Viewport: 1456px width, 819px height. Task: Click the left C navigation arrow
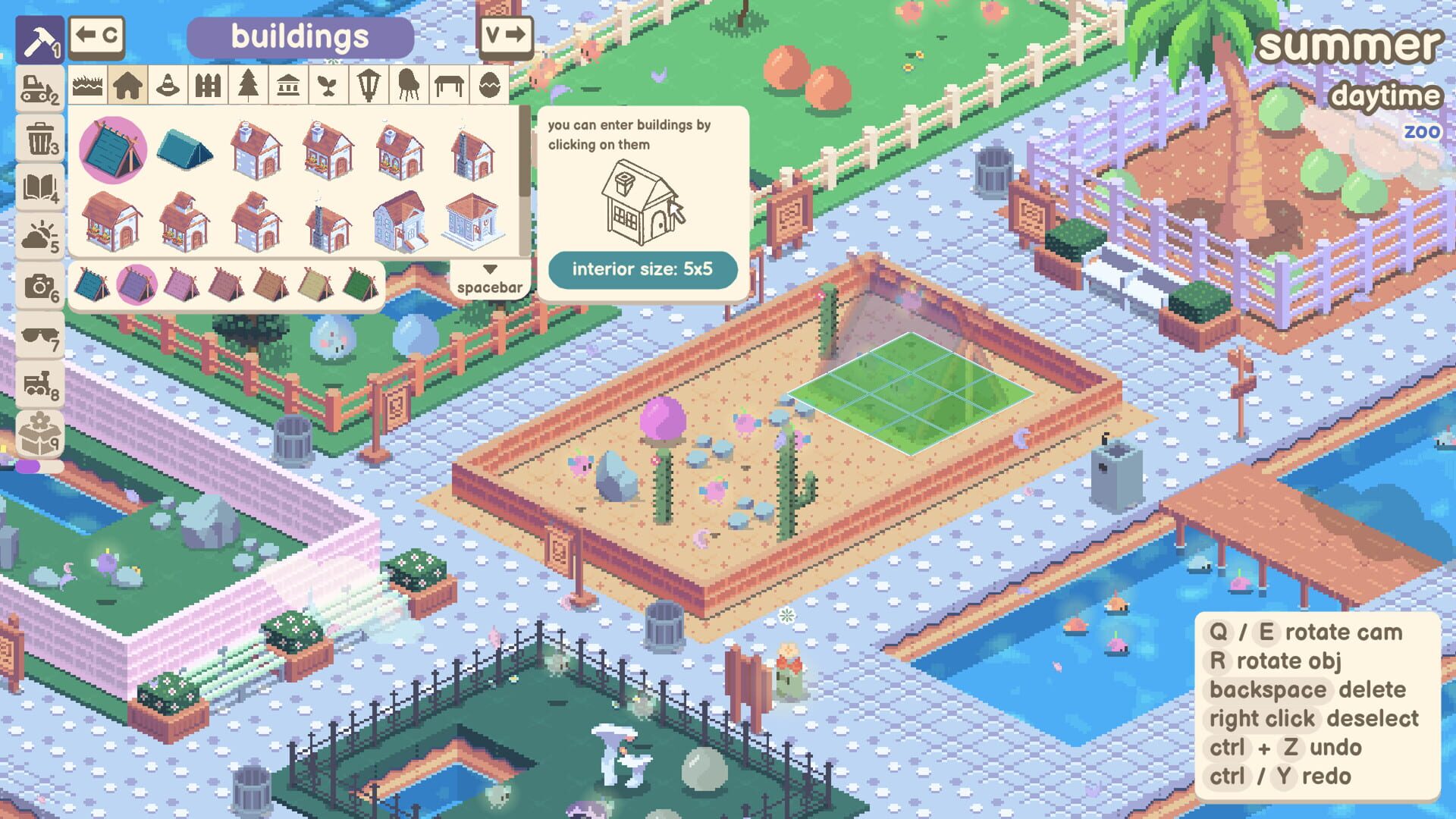pyautogui.click(x=99, y=35)
